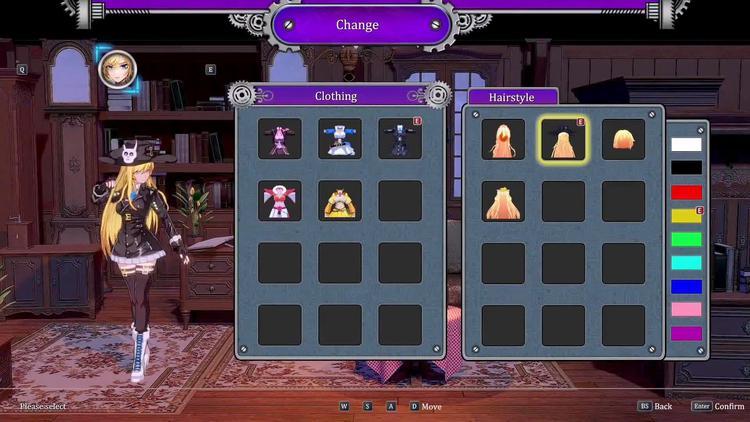Pick the green hair color swatch
This screenshot has width=750, height=422.
coord(686,240)
